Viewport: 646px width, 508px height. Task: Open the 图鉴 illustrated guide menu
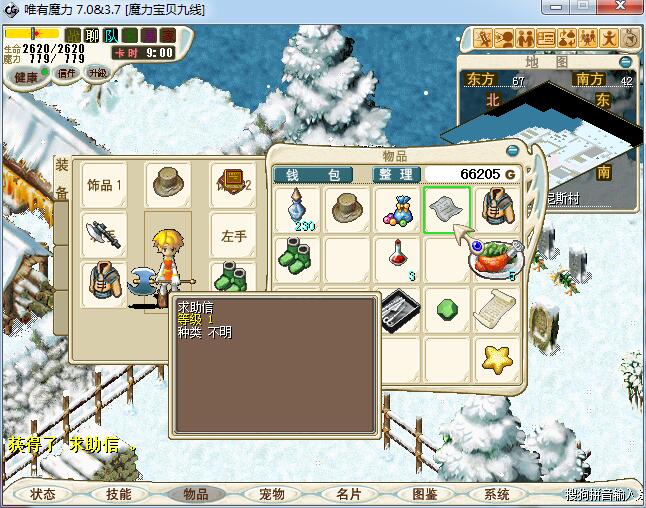coord(424,494)
